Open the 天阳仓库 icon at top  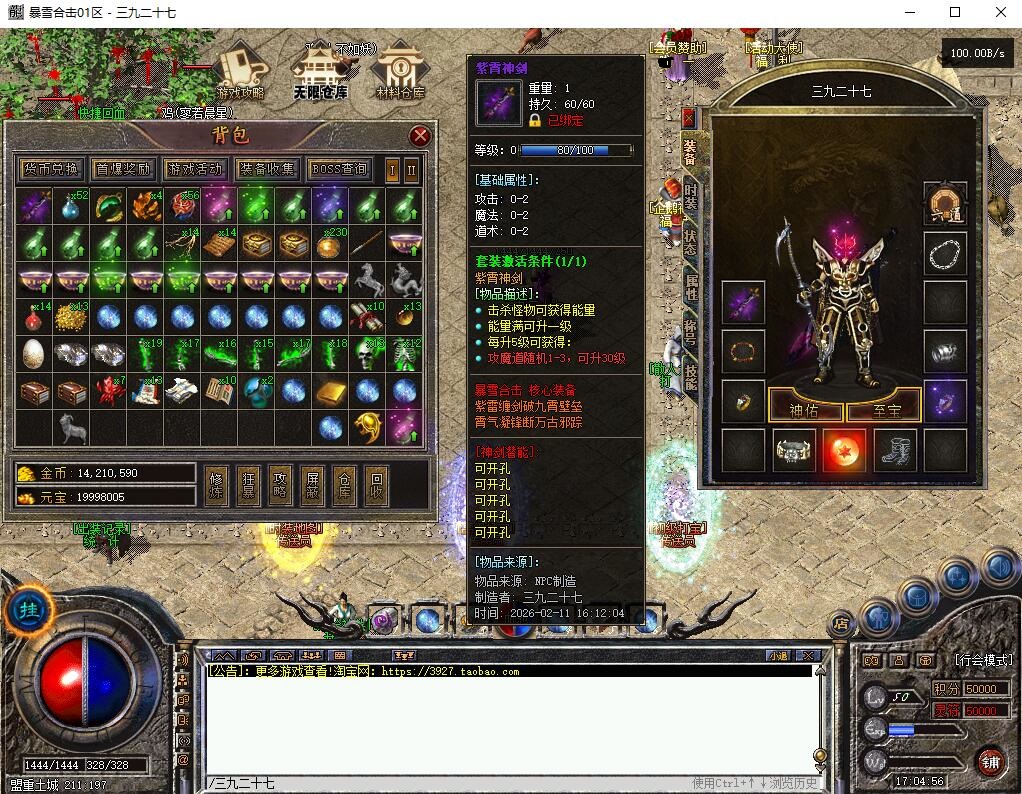[320, 72]
